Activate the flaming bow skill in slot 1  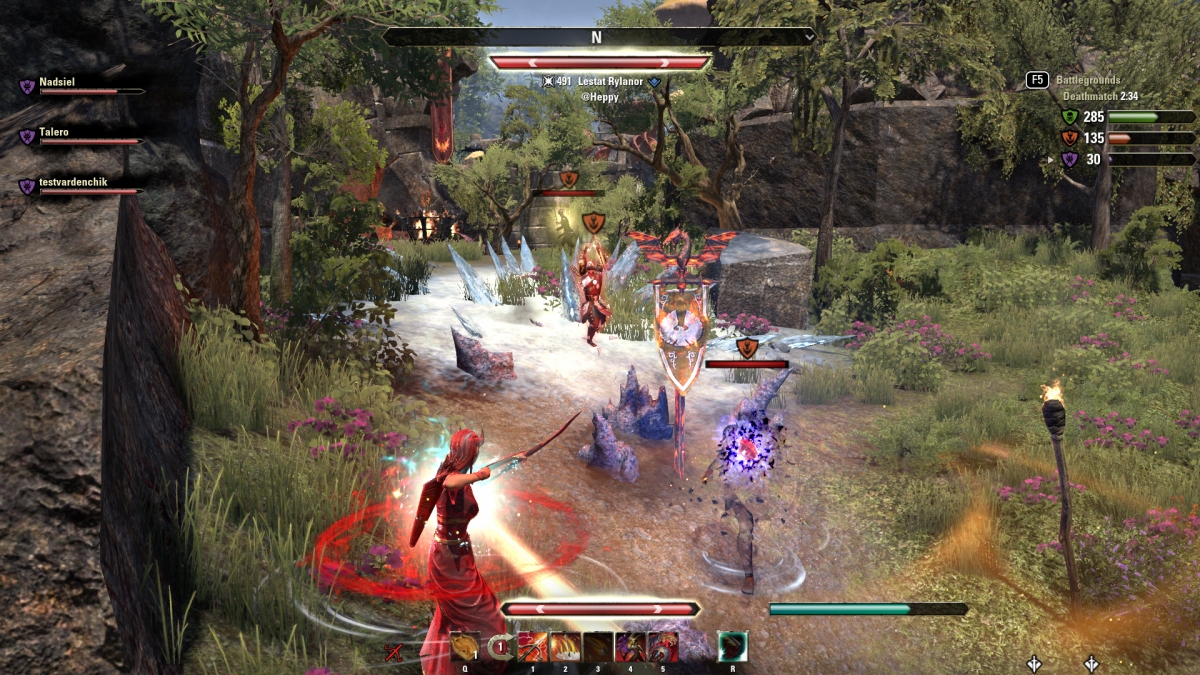[x=533, y=647]
